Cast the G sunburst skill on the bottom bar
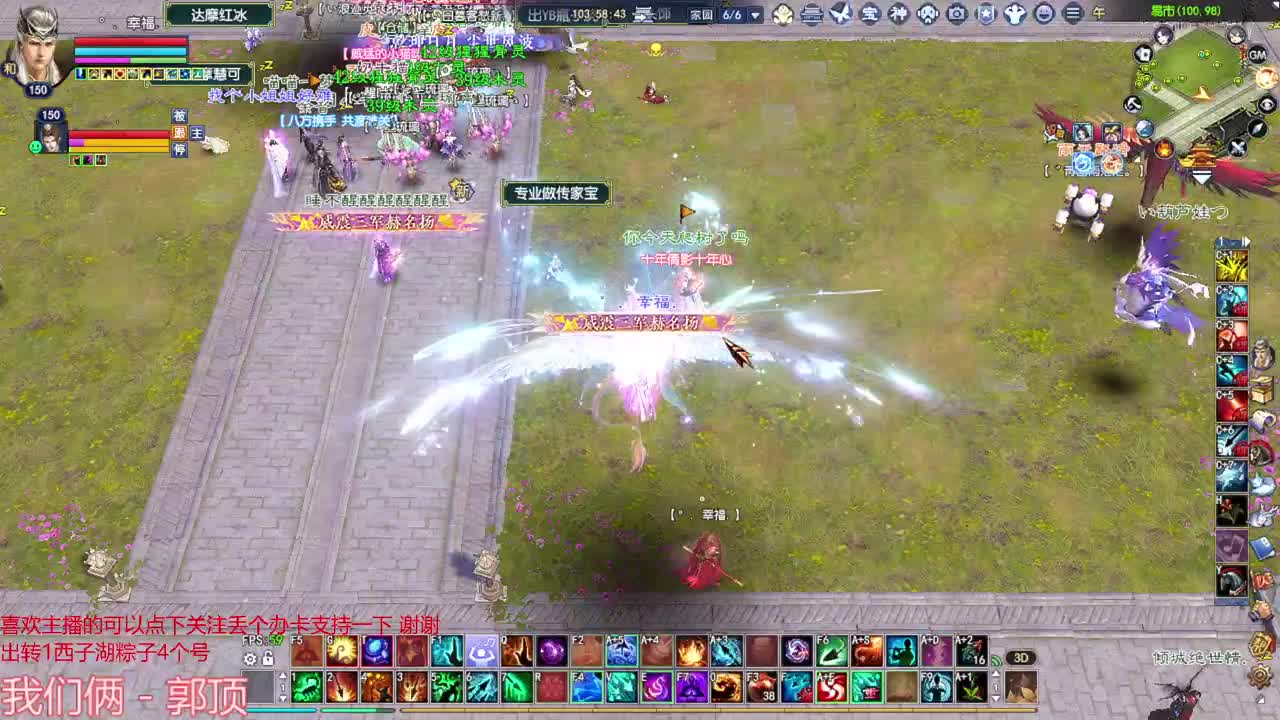Image resolution: width=1280 pixels, height=720 pixels. click(342, 650)
